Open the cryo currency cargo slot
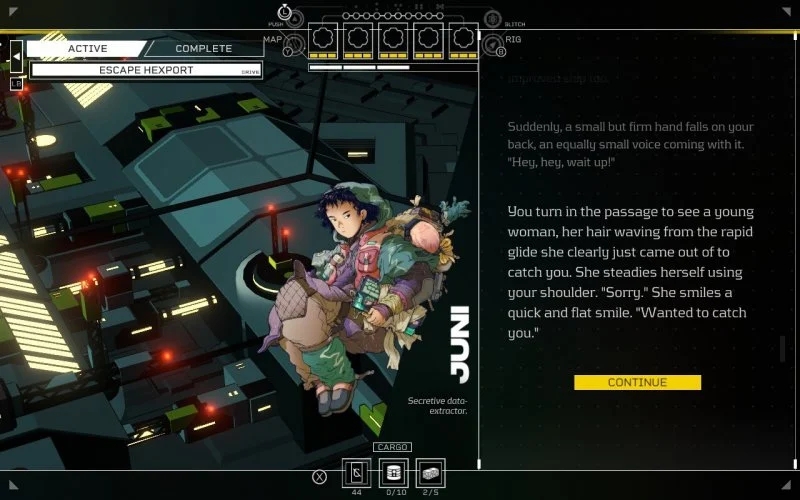800x500 pixels. click(358, 473)
